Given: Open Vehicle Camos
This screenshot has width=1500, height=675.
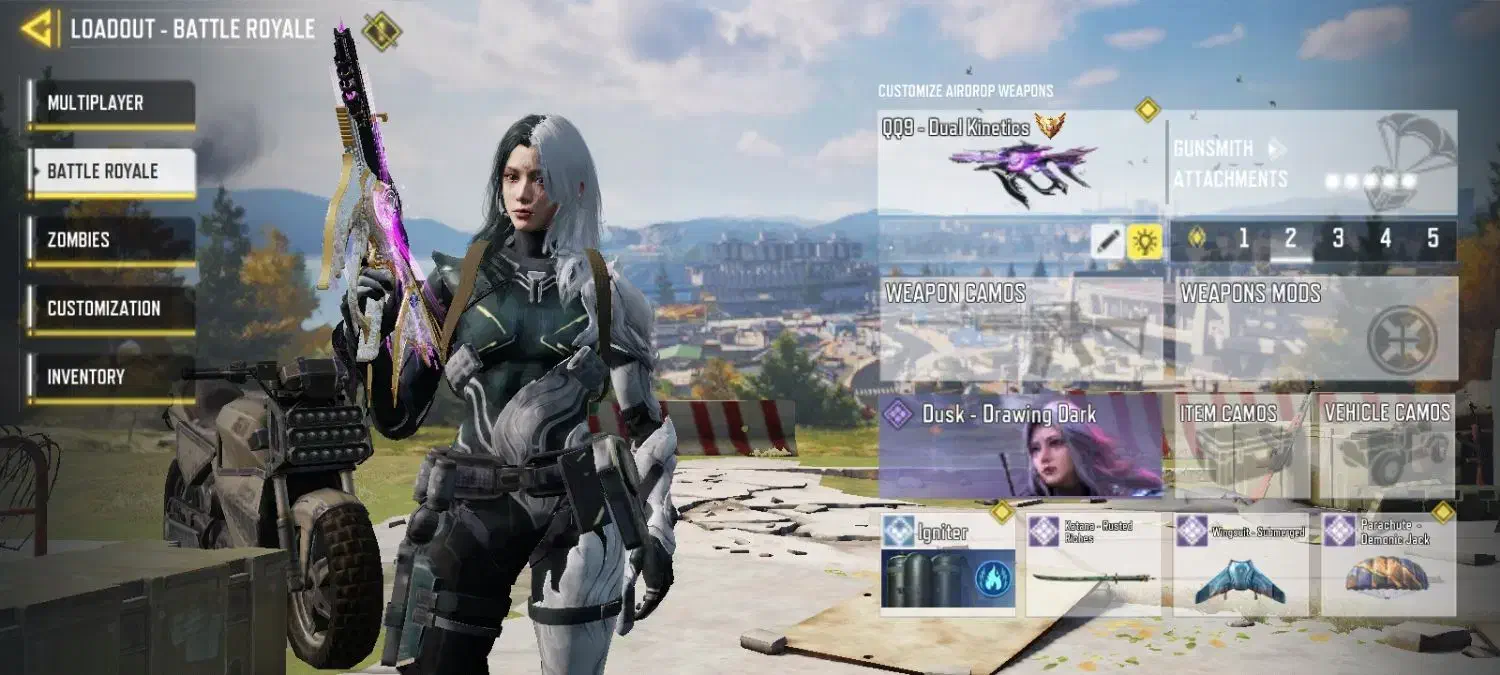Looking at the screenshot, I should click(1387, 445).
